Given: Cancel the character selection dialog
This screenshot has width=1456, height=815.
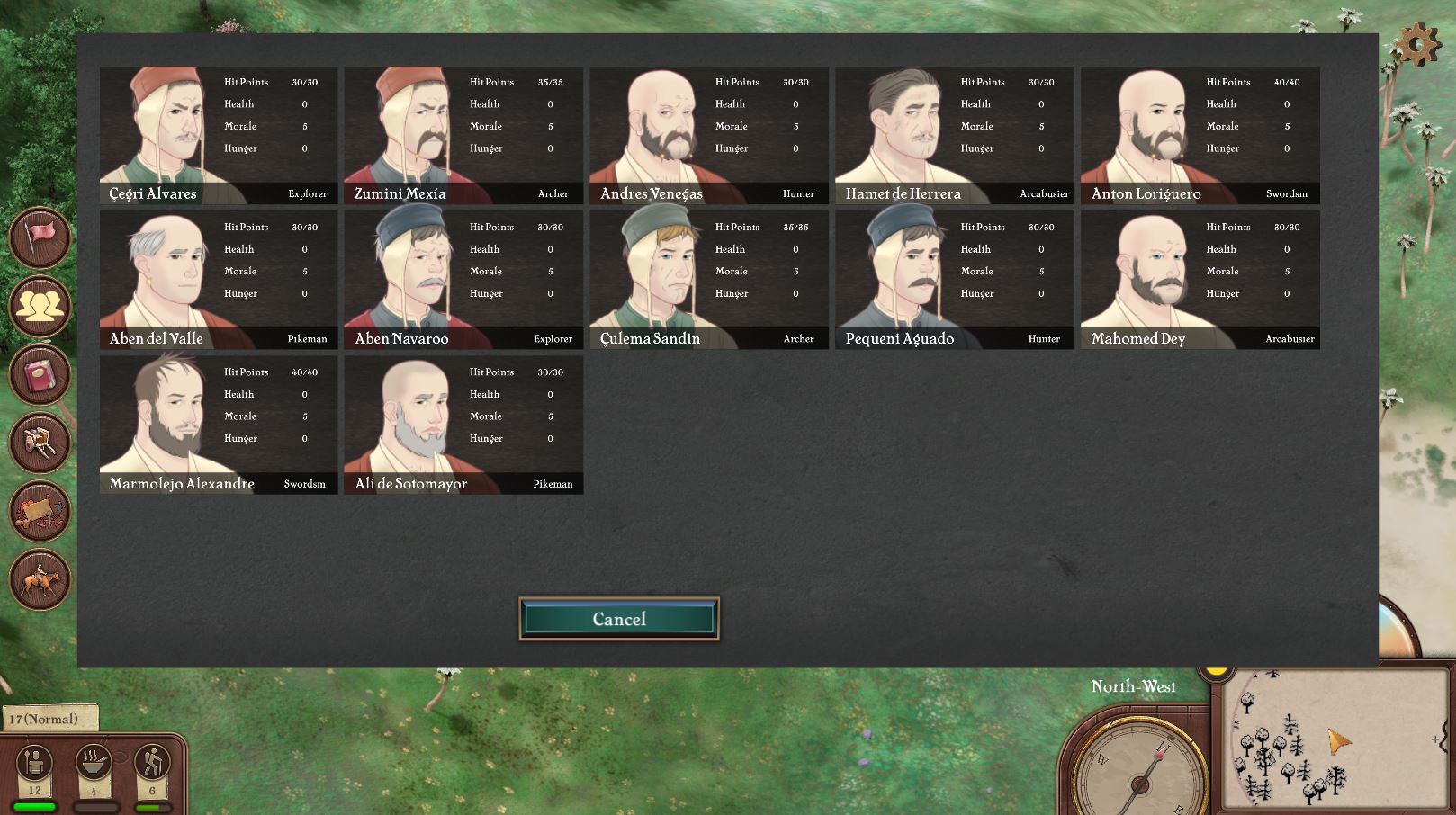Looking at the screenshot, I should pos(619,619).
